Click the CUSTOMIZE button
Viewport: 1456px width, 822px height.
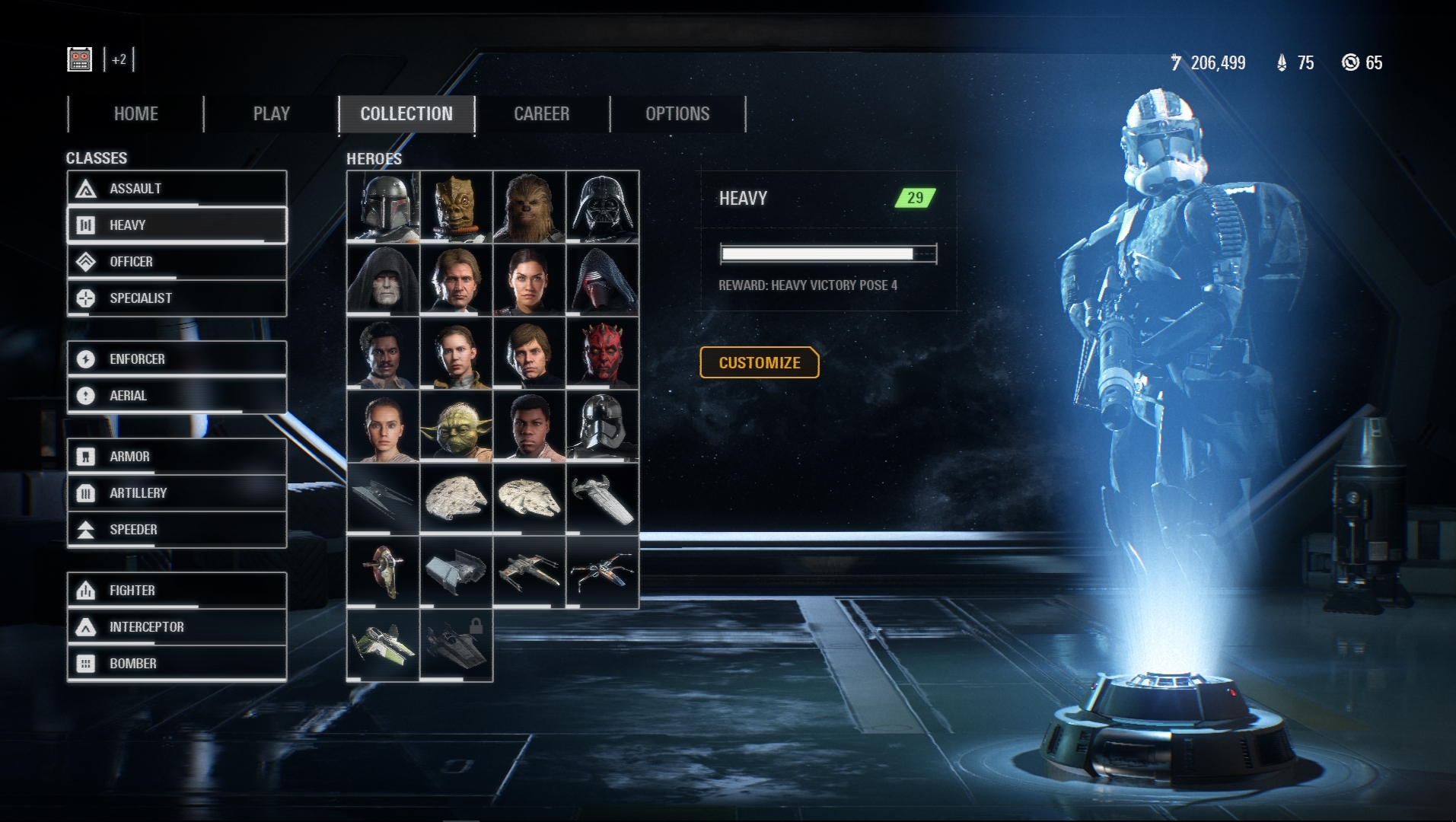[x=759, y=362]
